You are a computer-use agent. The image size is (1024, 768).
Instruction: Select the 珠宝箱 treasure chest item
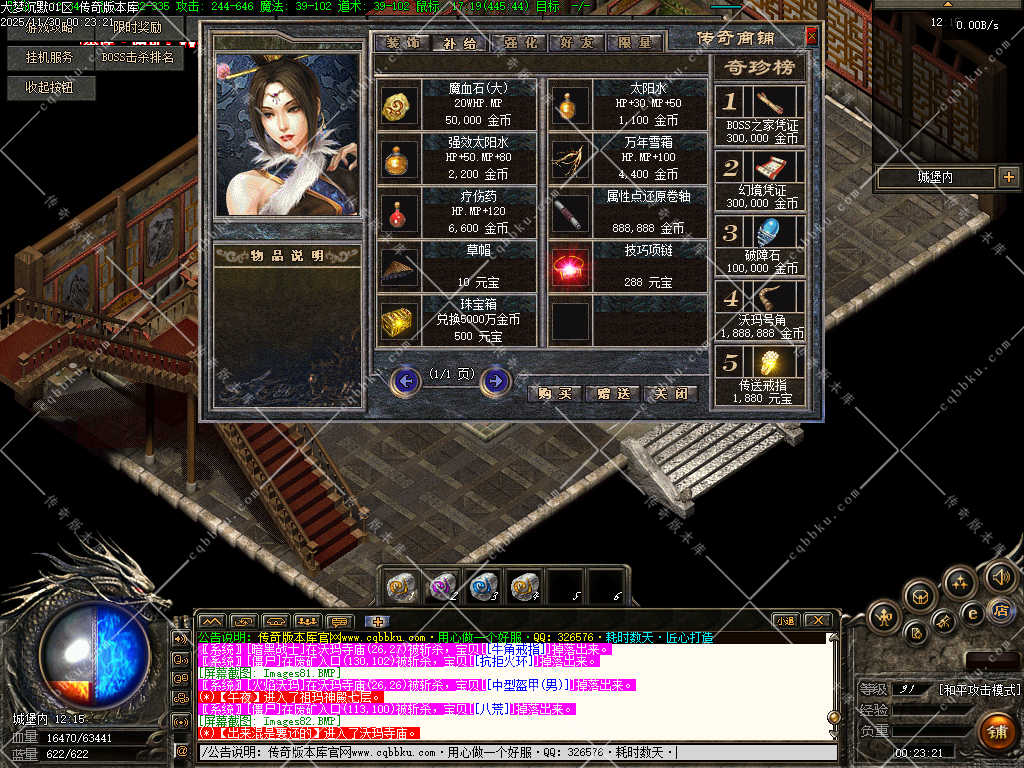(x=399, y=320)
